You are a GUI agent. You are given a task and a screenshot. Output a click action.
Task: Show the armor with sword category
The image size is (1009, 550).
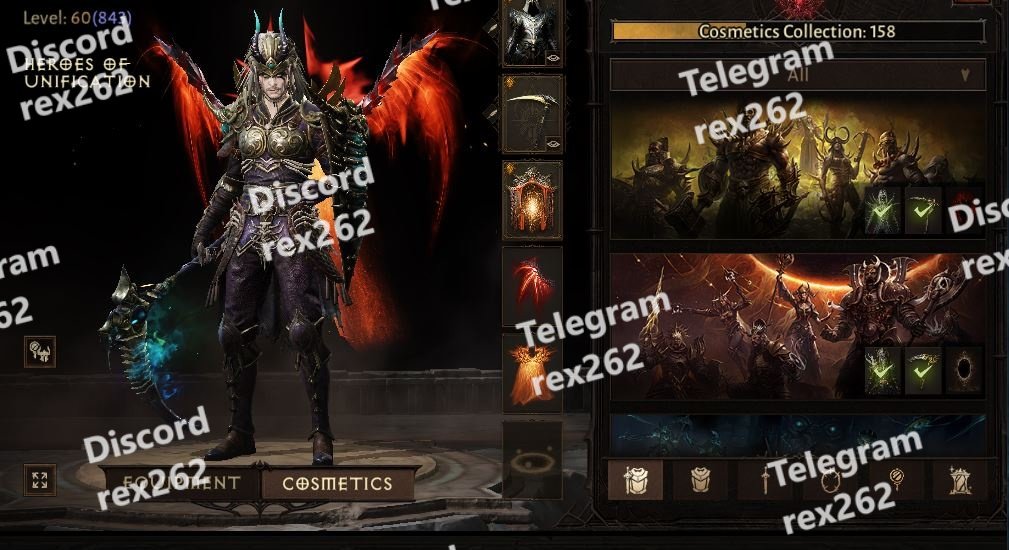[635, 480]
